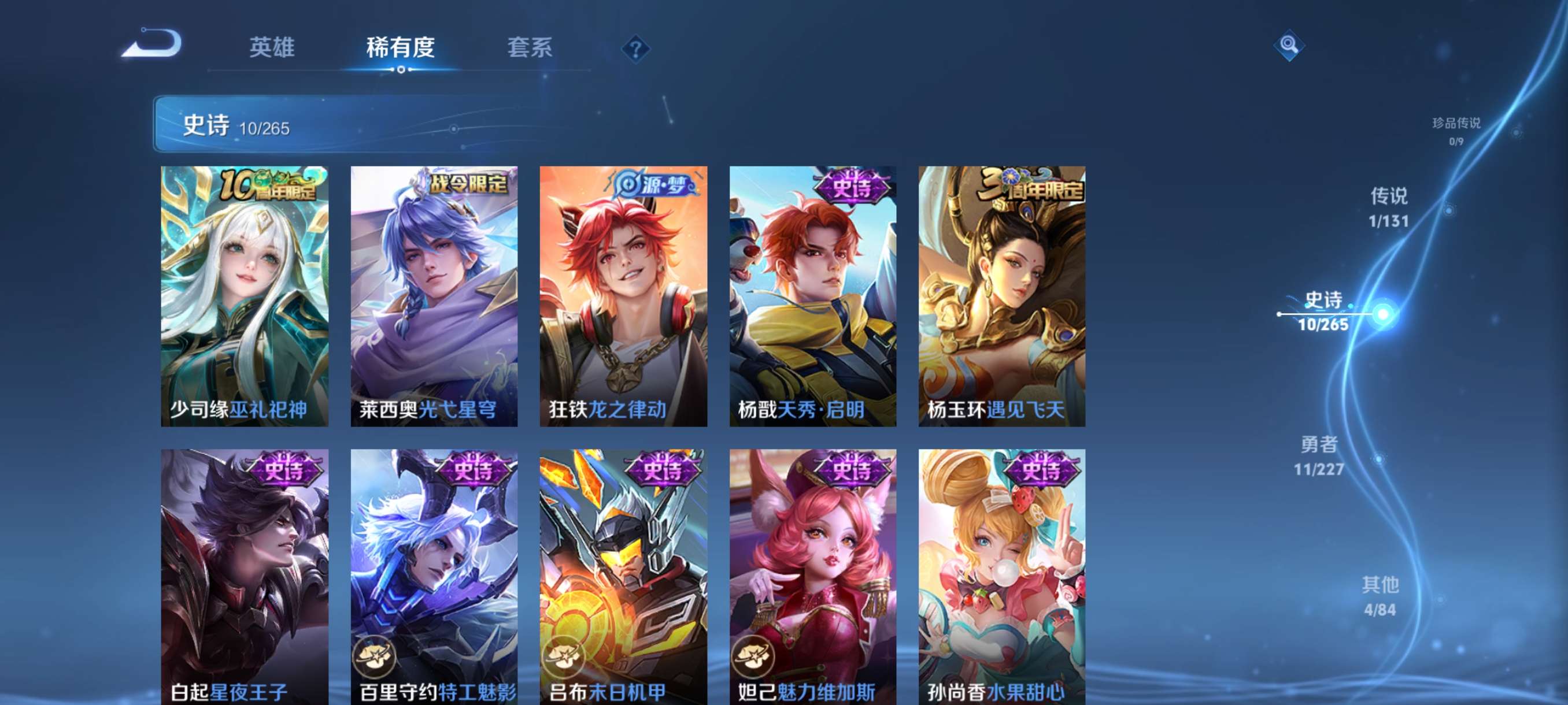Open the 孙尚香 水果甜心 skin thumbnail

point(1000,578)
